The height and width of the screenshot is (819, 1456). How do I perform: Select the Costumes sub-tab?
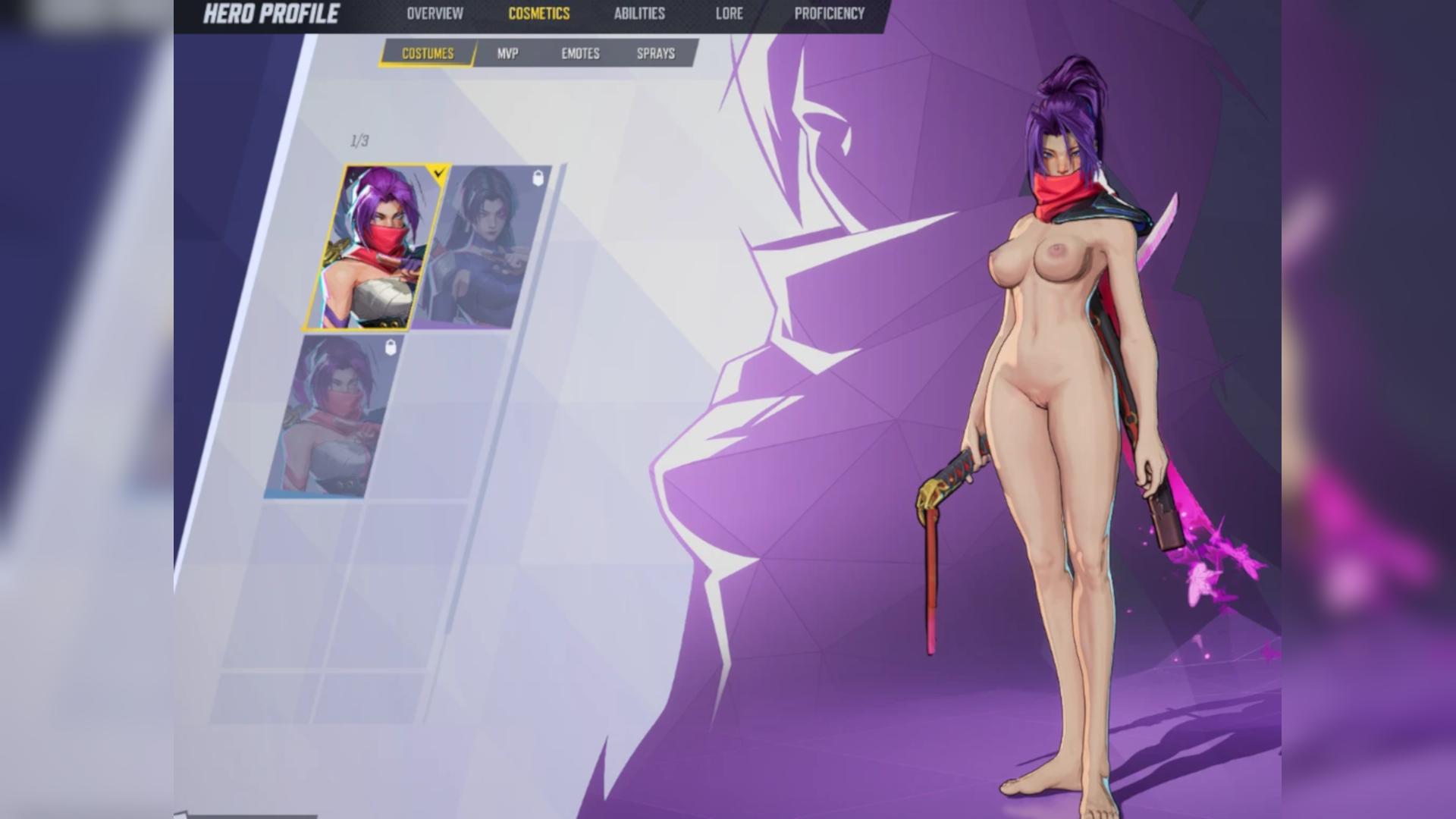click(x=428, y=54)
